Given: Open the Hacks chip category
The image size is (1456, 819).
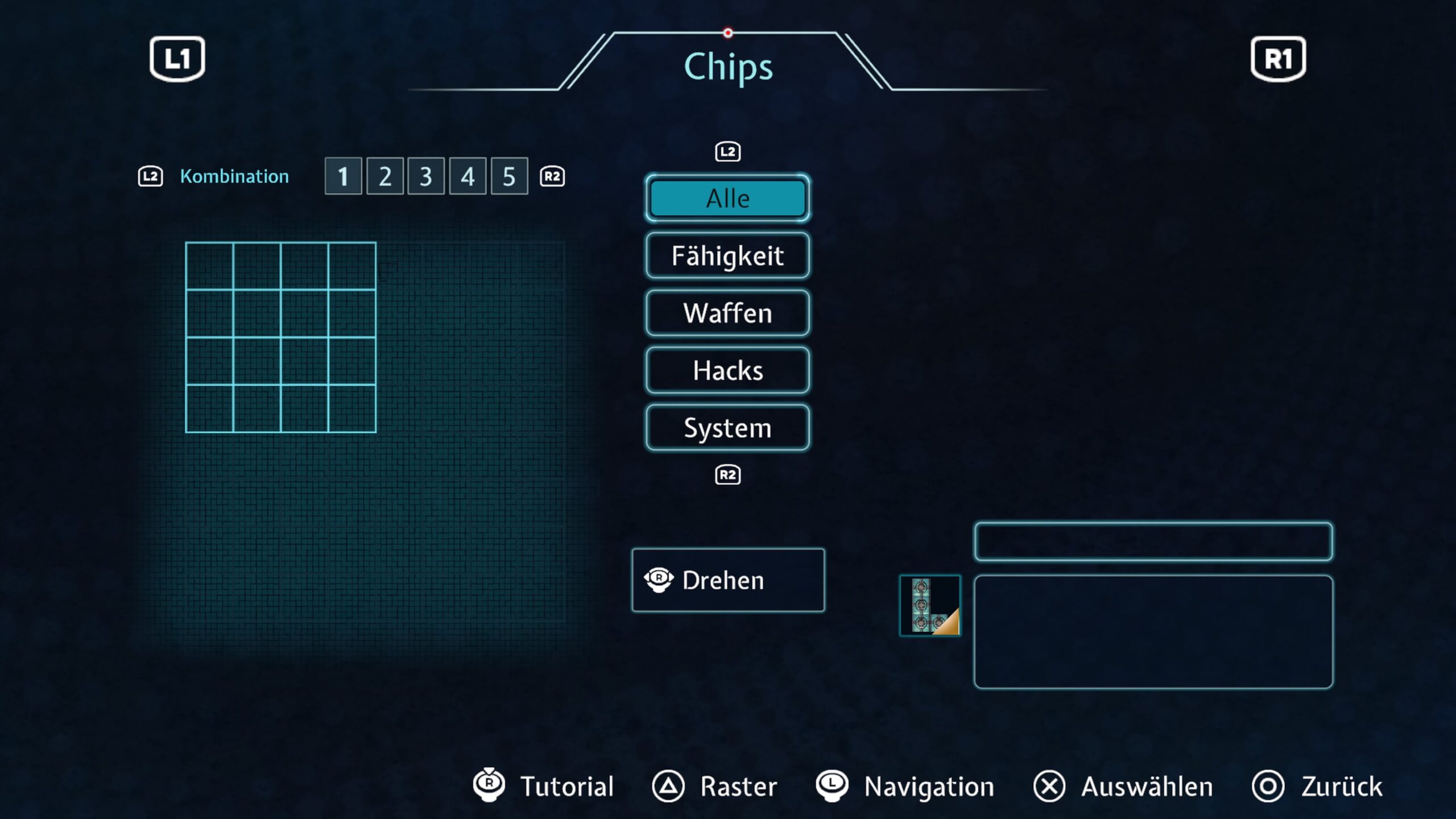Looking at the screenshot, I should [727, 370].
